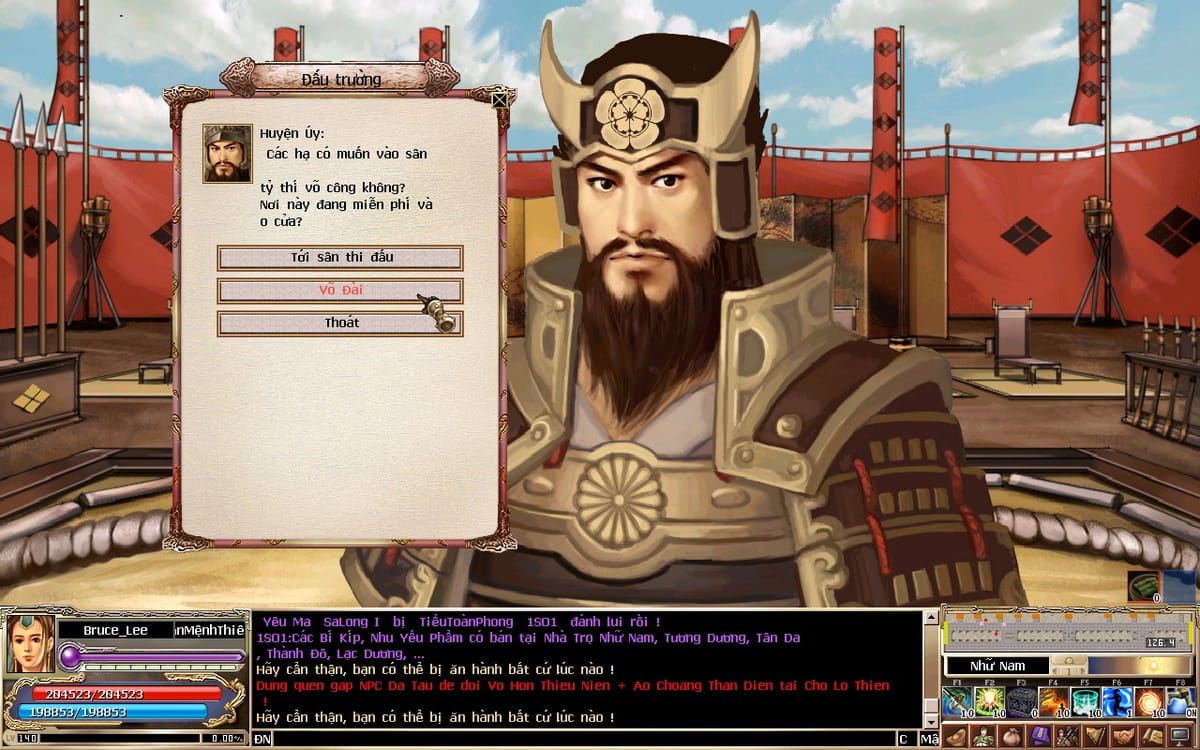Cast the F7 fireball swirl skill

point(1149,700)
